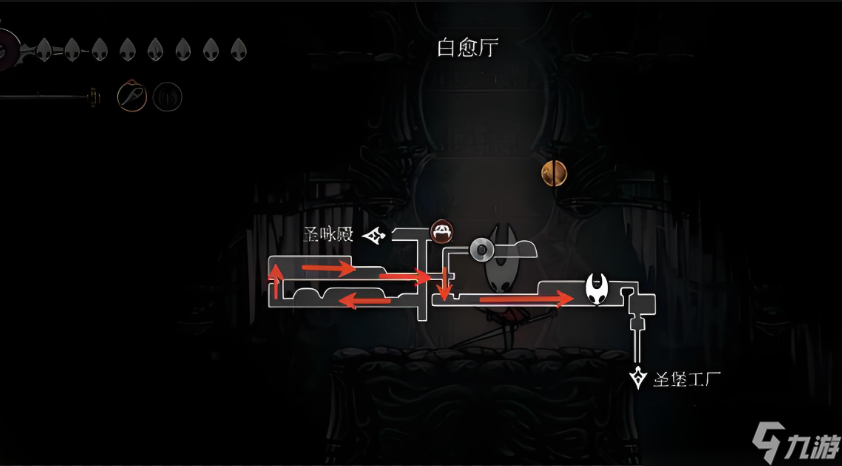Choose the 圣堡工厂 exit label
This screenshot has height=466, width=842.
(x=686, y=380)
